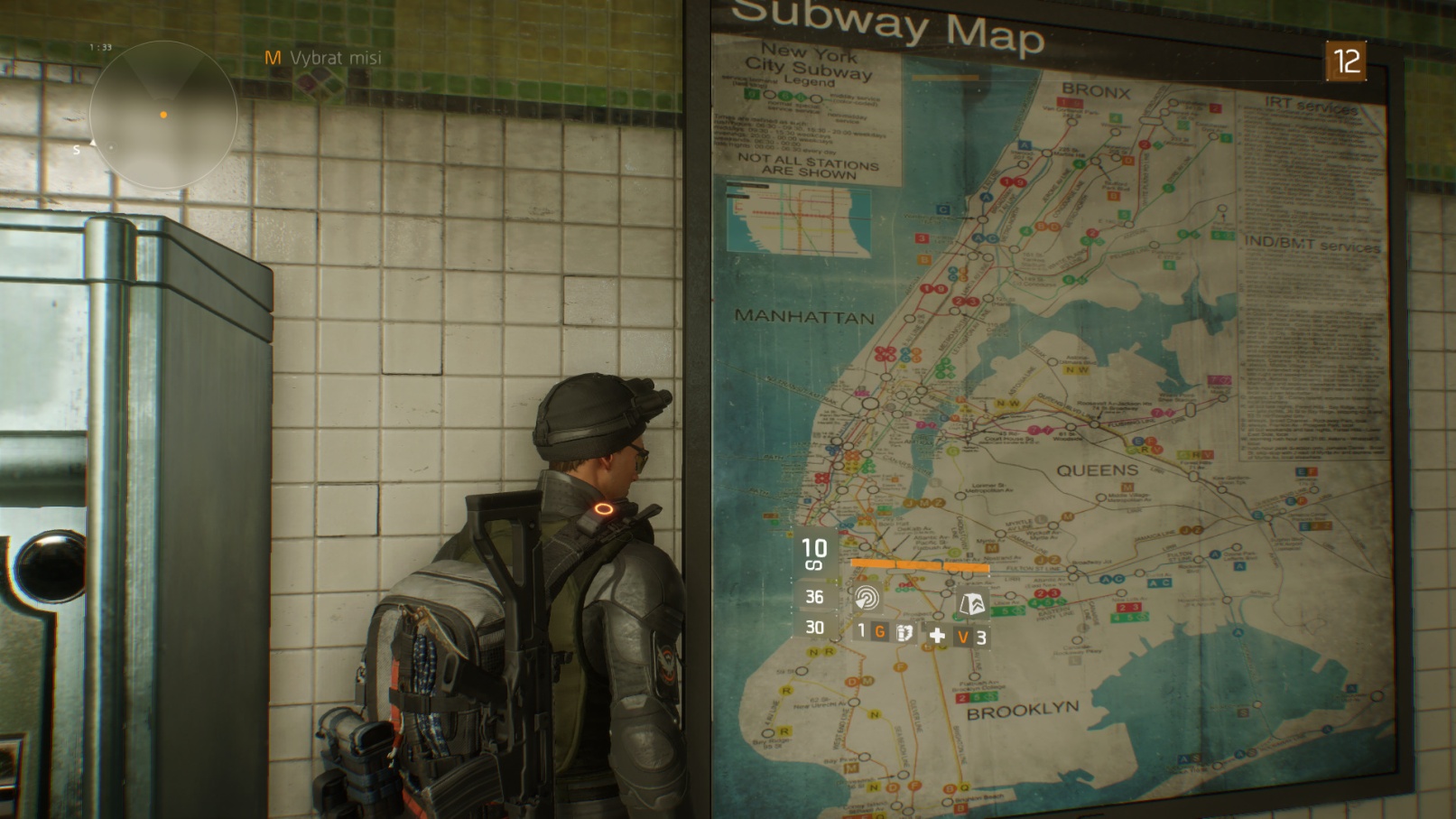Click the level 12 badge
This screenshot has width=1456, height=819.
(x=1345, y=61)
